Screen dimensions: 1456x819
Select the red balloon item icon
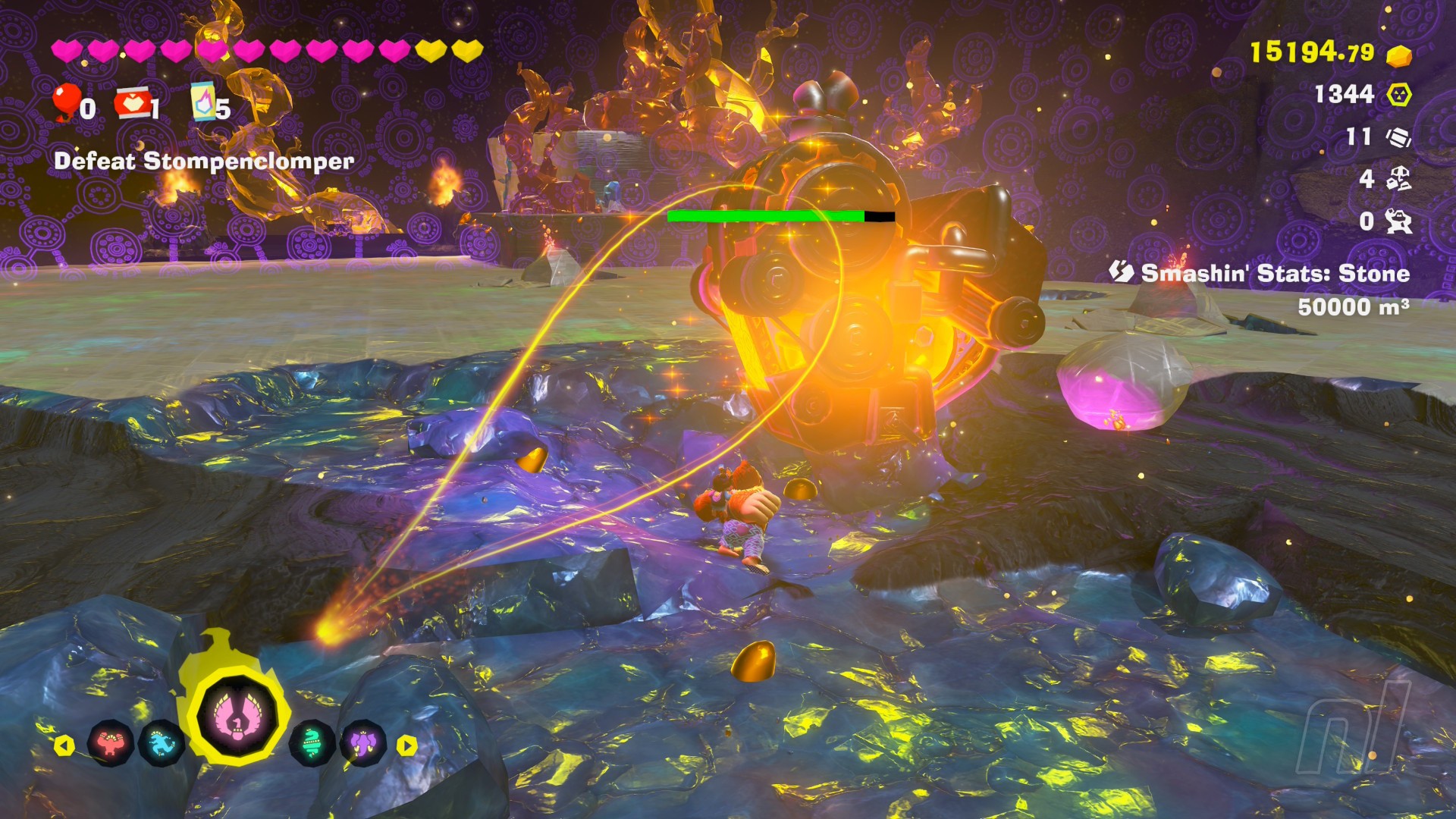click(67, 102)
